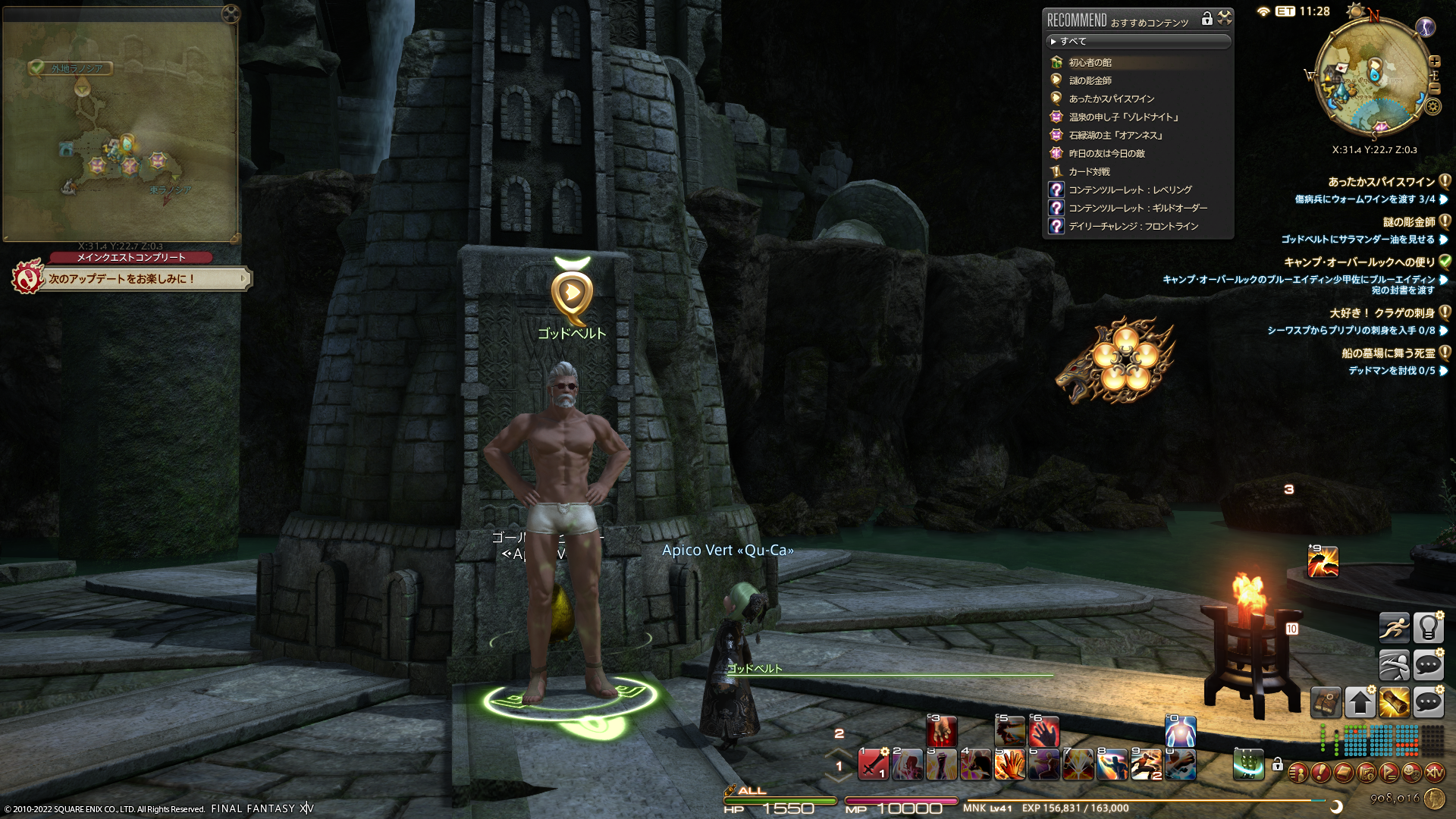This screenshot has height=819, width=1456.
Task: Toggle the Recommend window lock icon
Action: 1207,19
